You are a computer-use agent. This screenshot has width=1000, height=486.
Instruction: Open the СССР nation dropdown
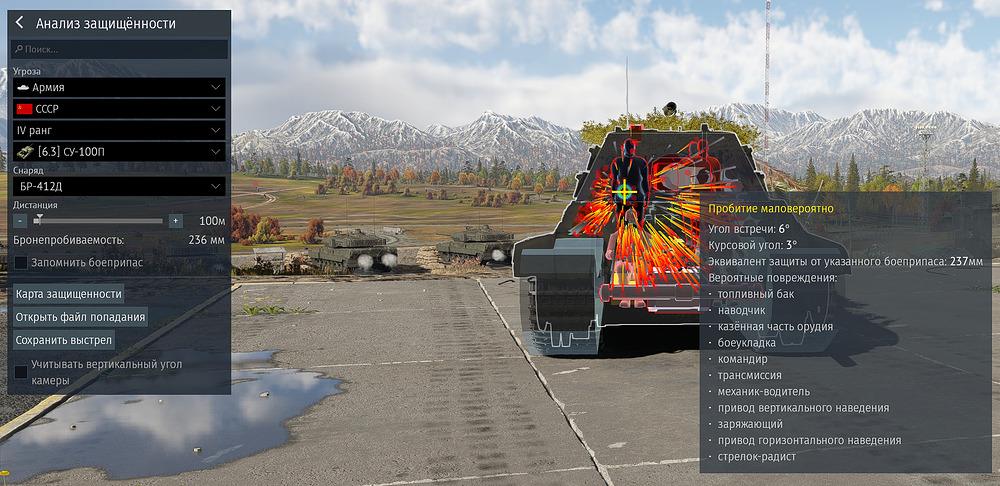click(x=119, y=109)
